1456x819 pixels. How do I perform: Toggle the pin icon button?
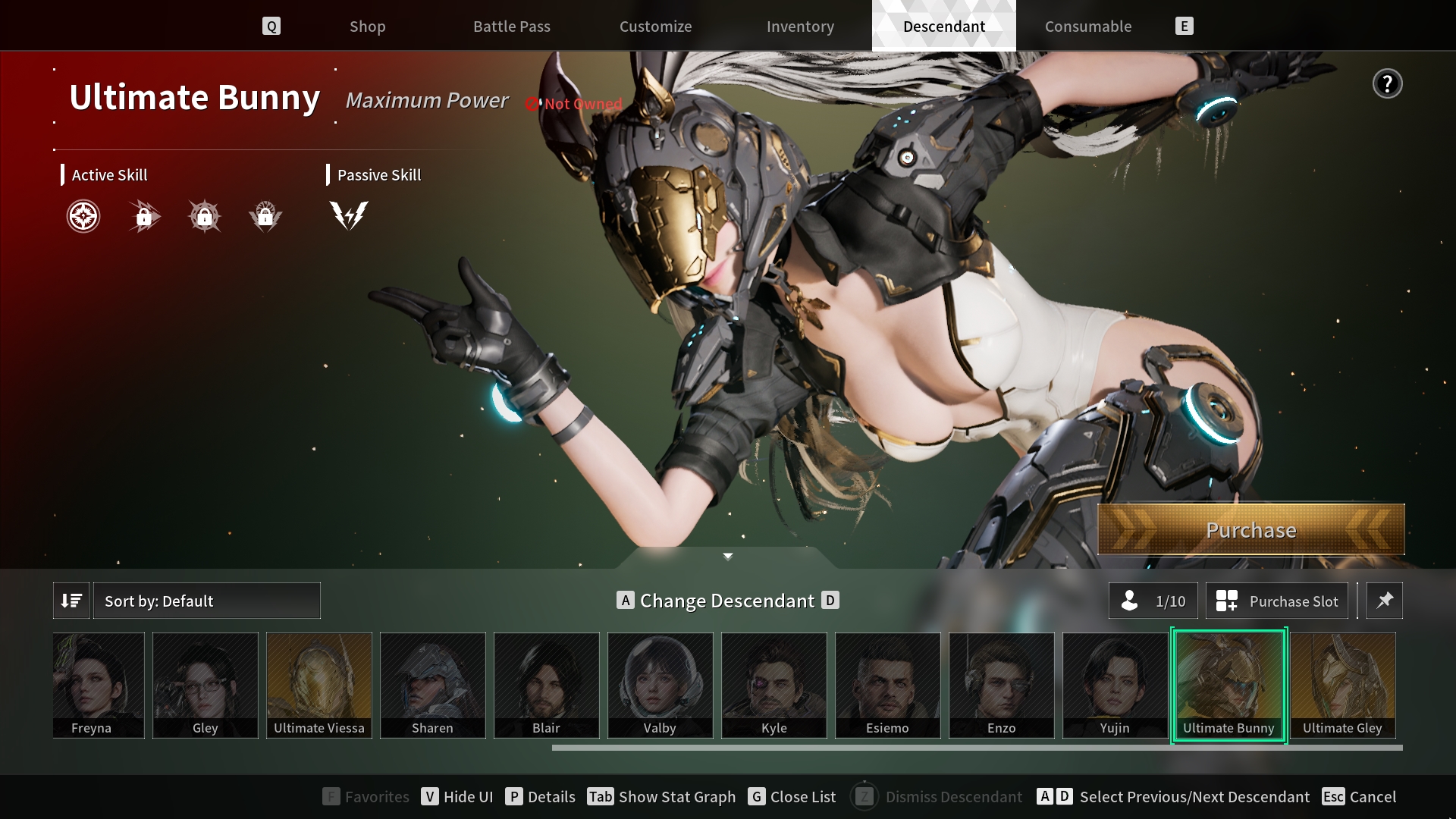(x=1385, y=601)
